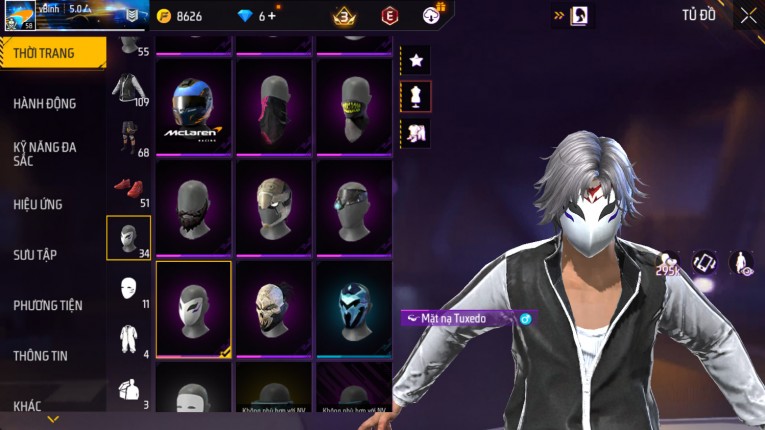Open the HIỆU ỨNG section

pos(38,204)
